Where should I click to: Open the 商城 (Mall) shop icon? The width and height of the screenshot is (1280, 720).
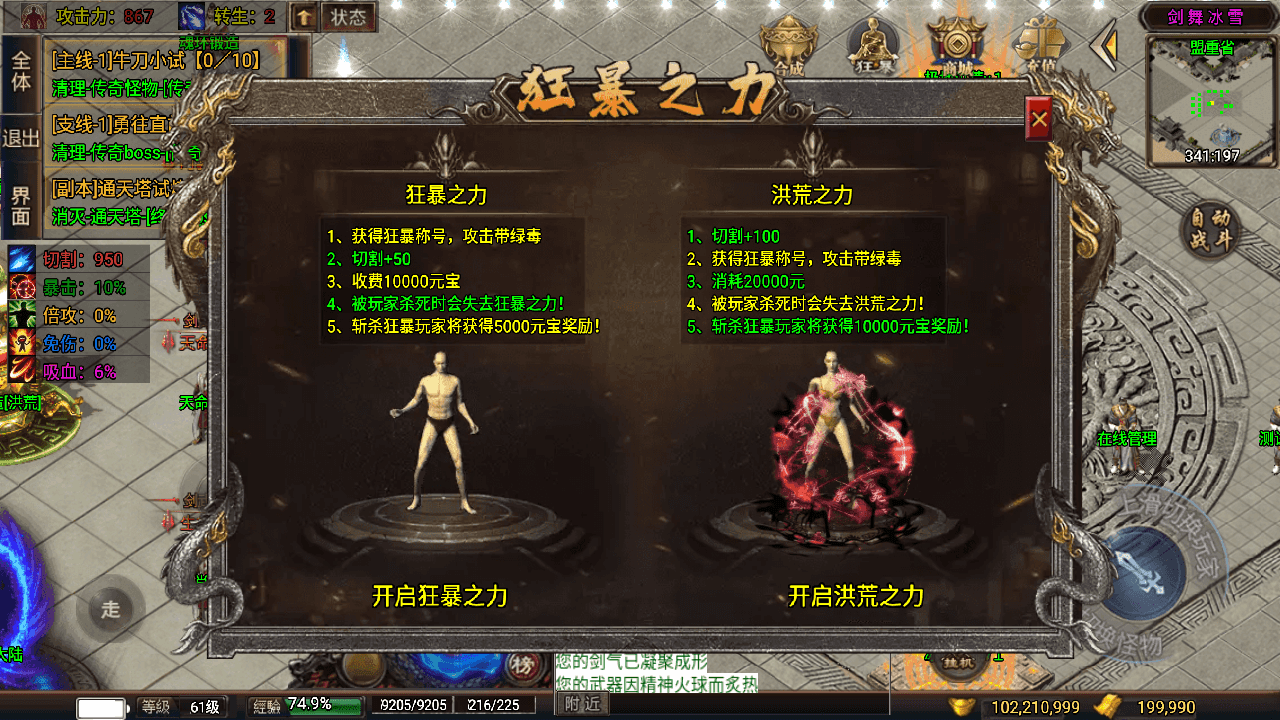pyautogui.click(x=958, y=45)
